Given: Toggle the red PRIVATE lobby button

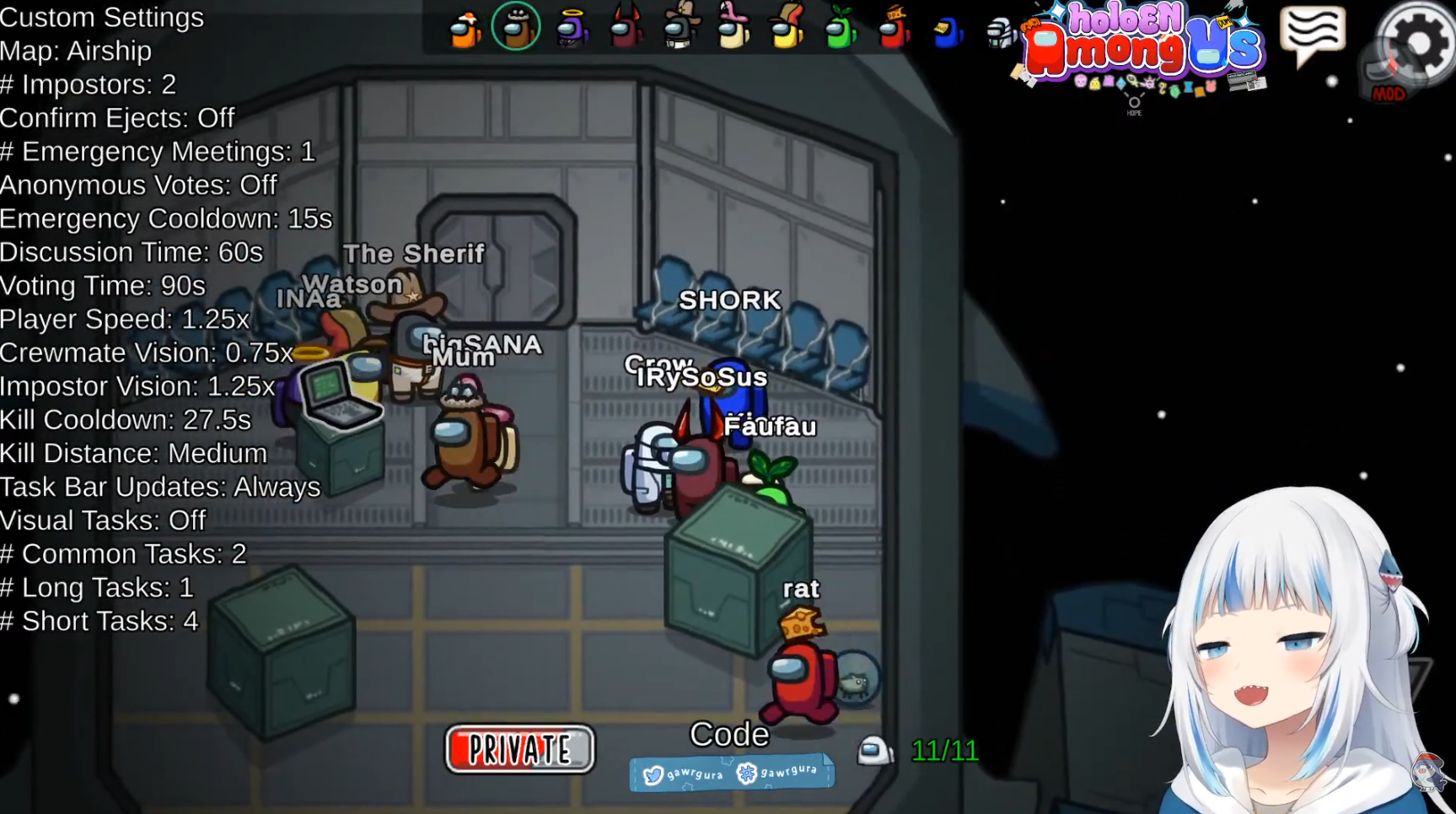Looking at the screenshot, I should [520, 749].
